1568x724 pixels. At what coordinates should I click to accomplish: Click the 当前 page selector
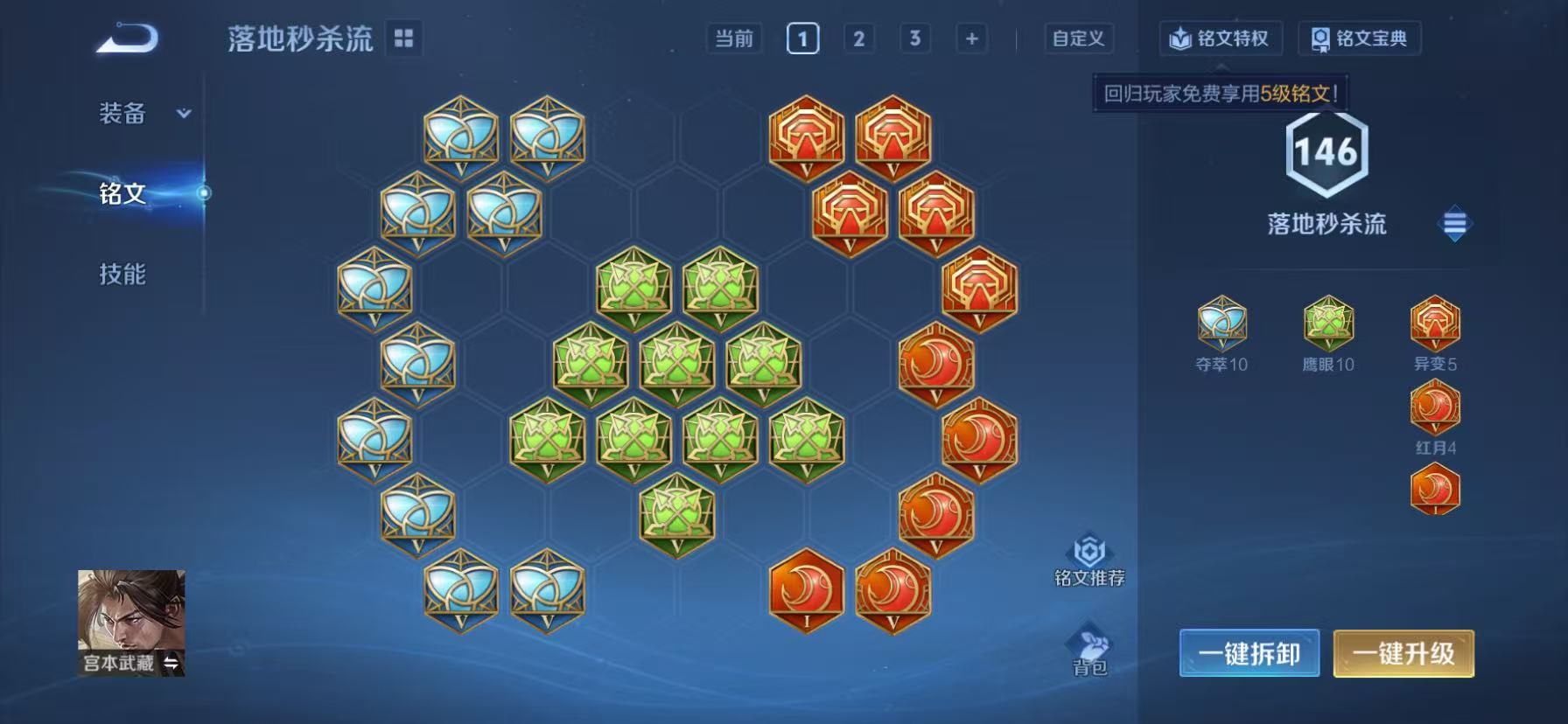(731, 38)
